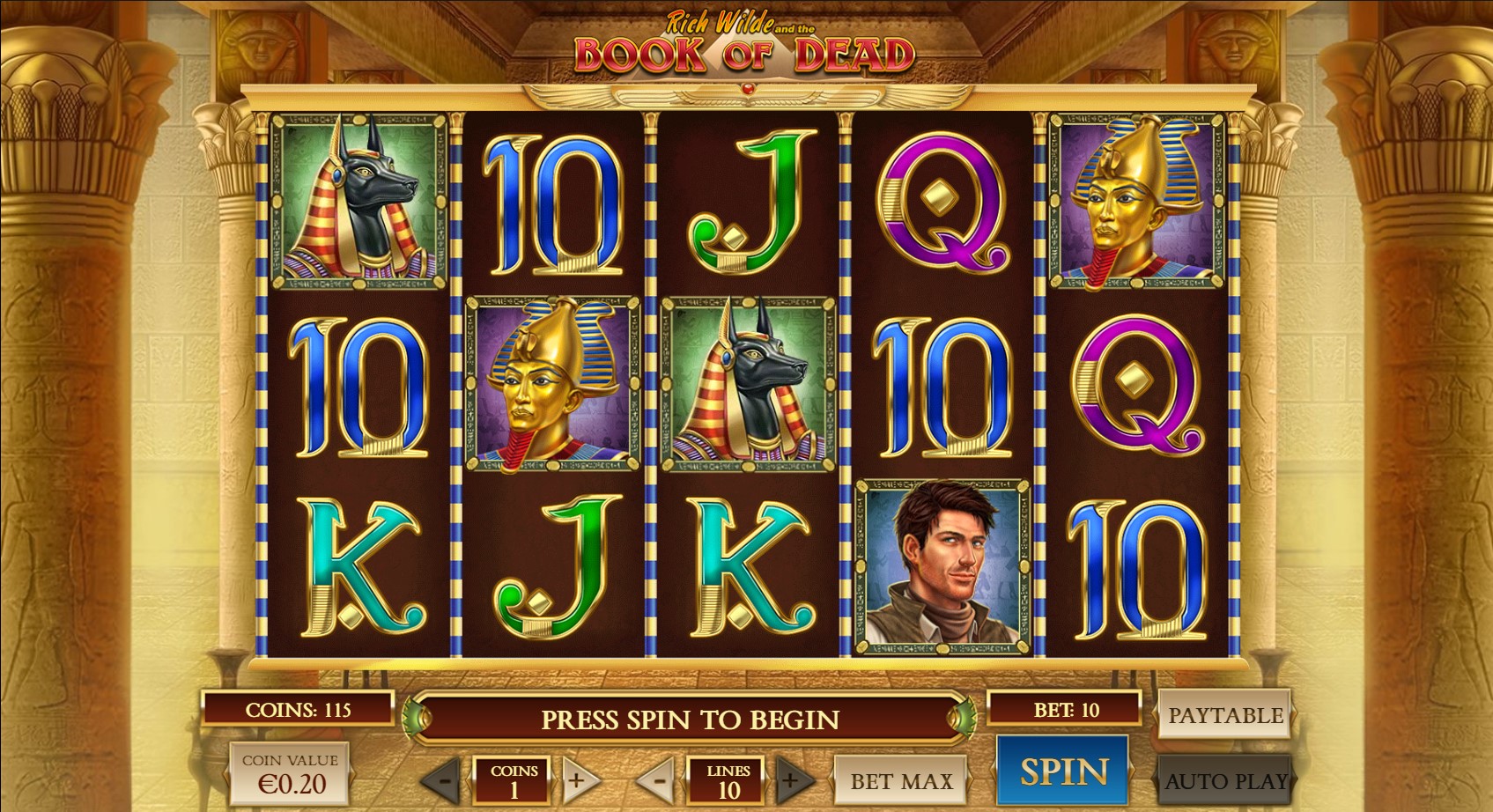1493x812 pixels.
Task: Decrease the number of coins
Action: (x=444, y=780)
